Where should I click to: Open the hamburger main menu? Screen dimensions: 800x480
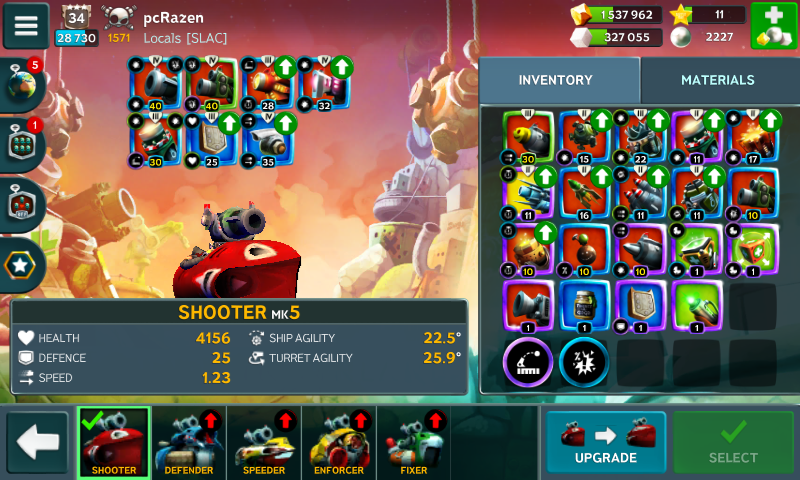click(x=26, y=26)
